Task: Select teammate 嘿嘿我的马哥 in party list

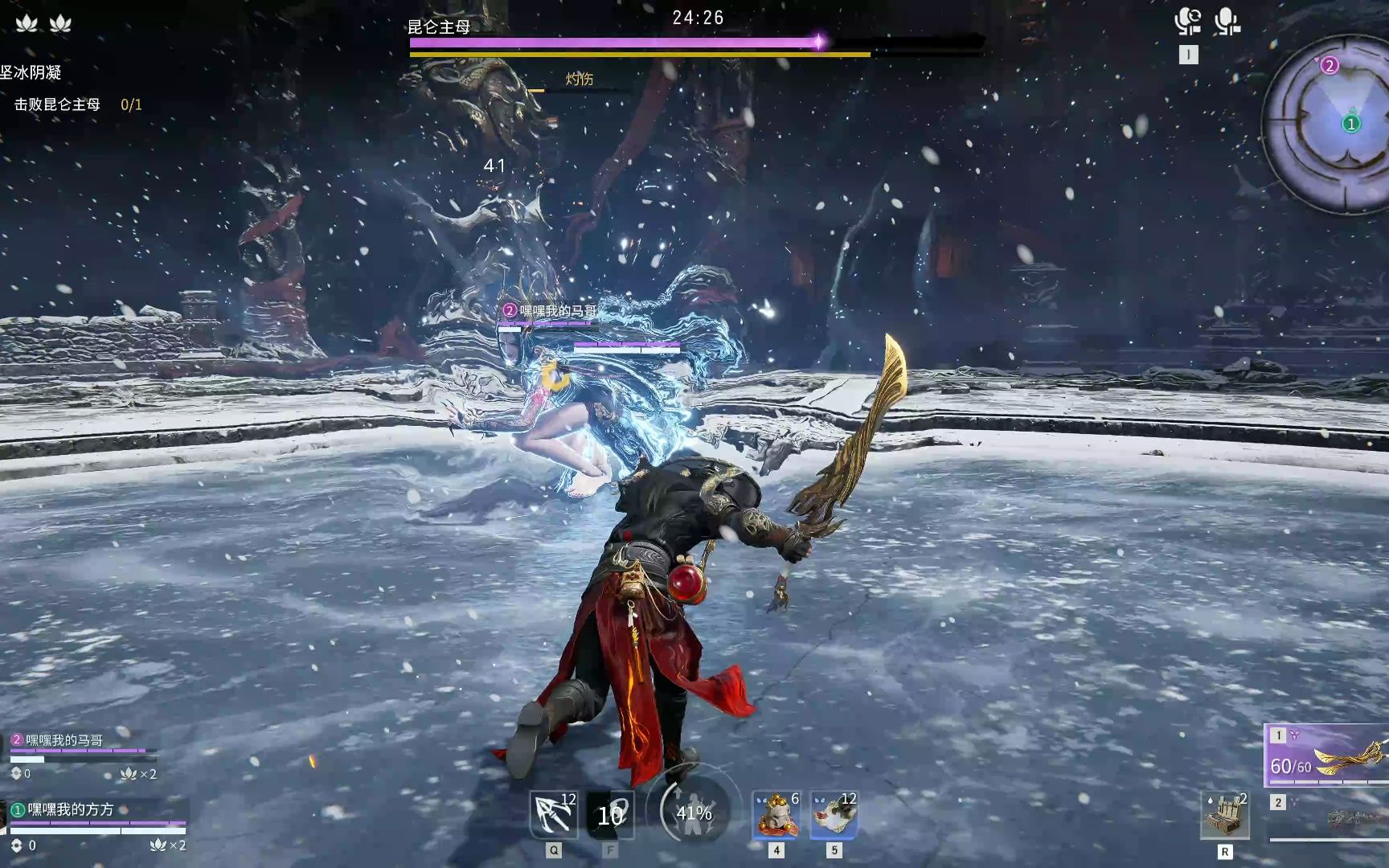Action: 64,740
